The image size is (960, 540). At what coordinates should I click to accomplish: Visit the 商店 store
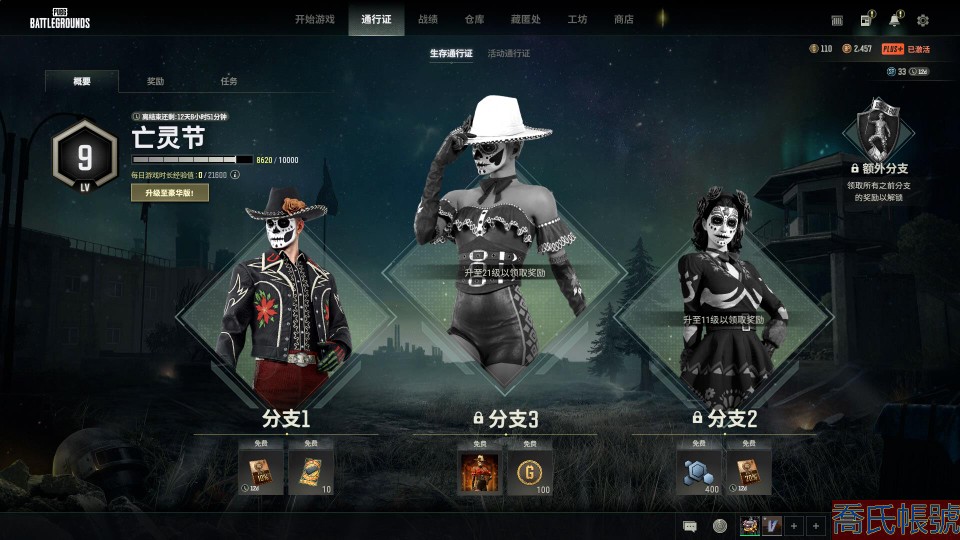(x=624, y=19)
